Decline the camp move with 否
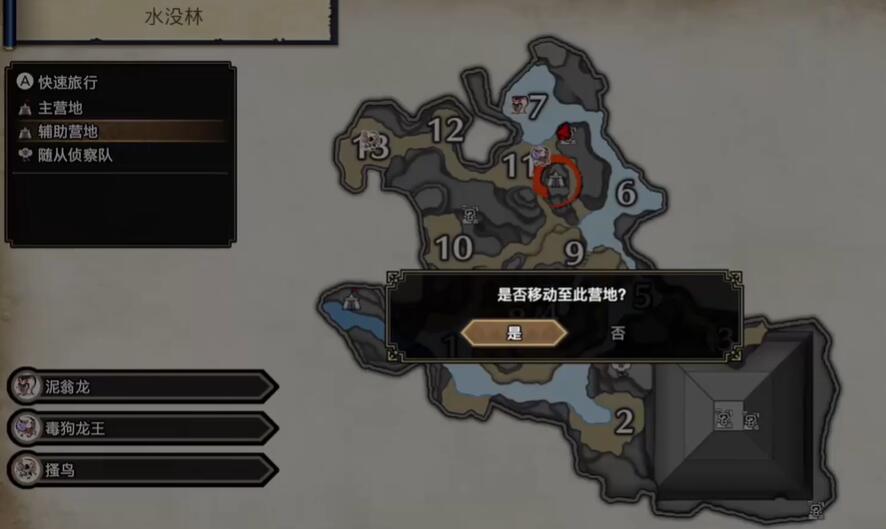The width and height of the screenshot is (886, 529). coord(618,333)
